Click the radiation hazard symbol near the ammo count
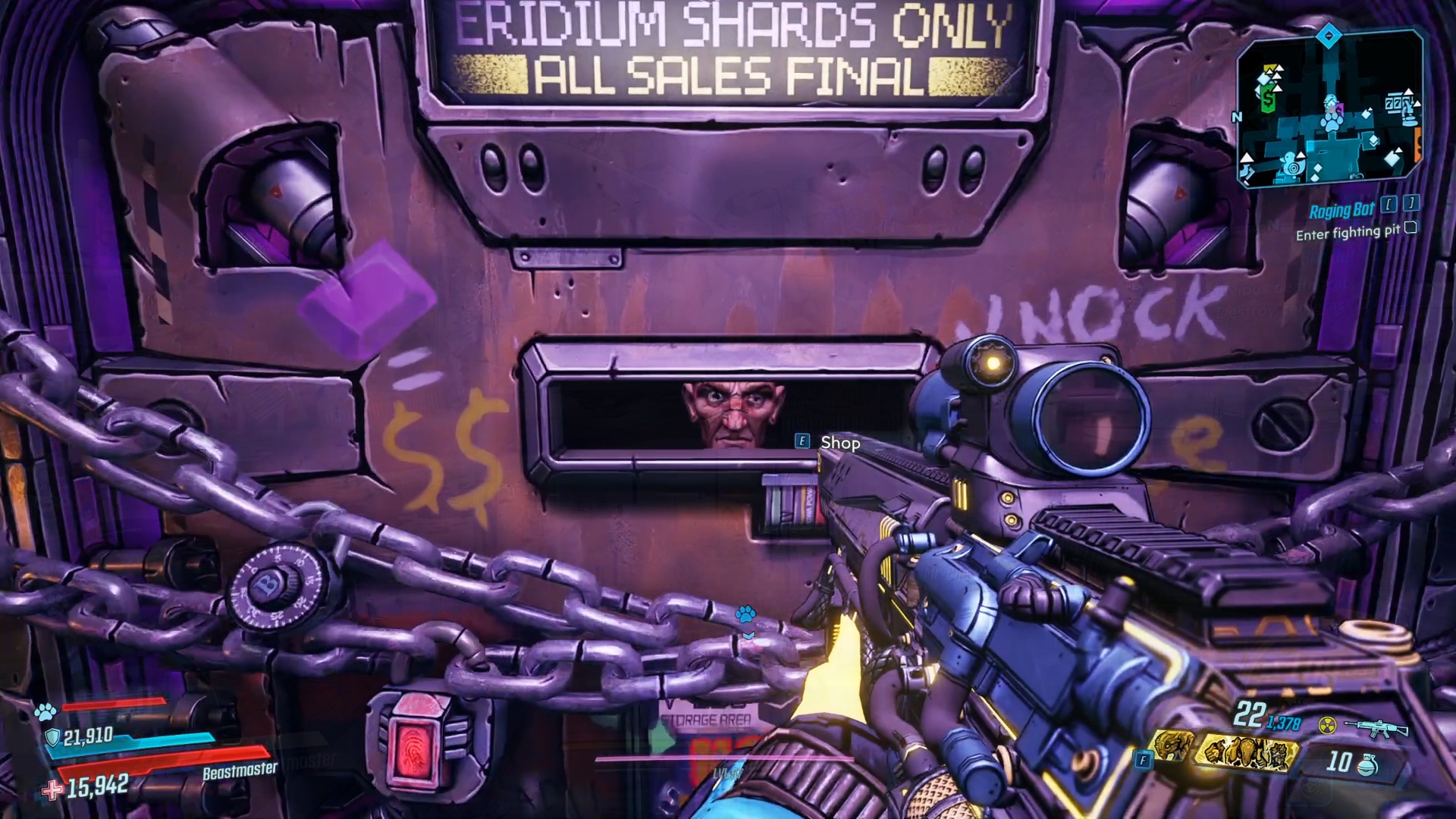 pos(1326,725)
